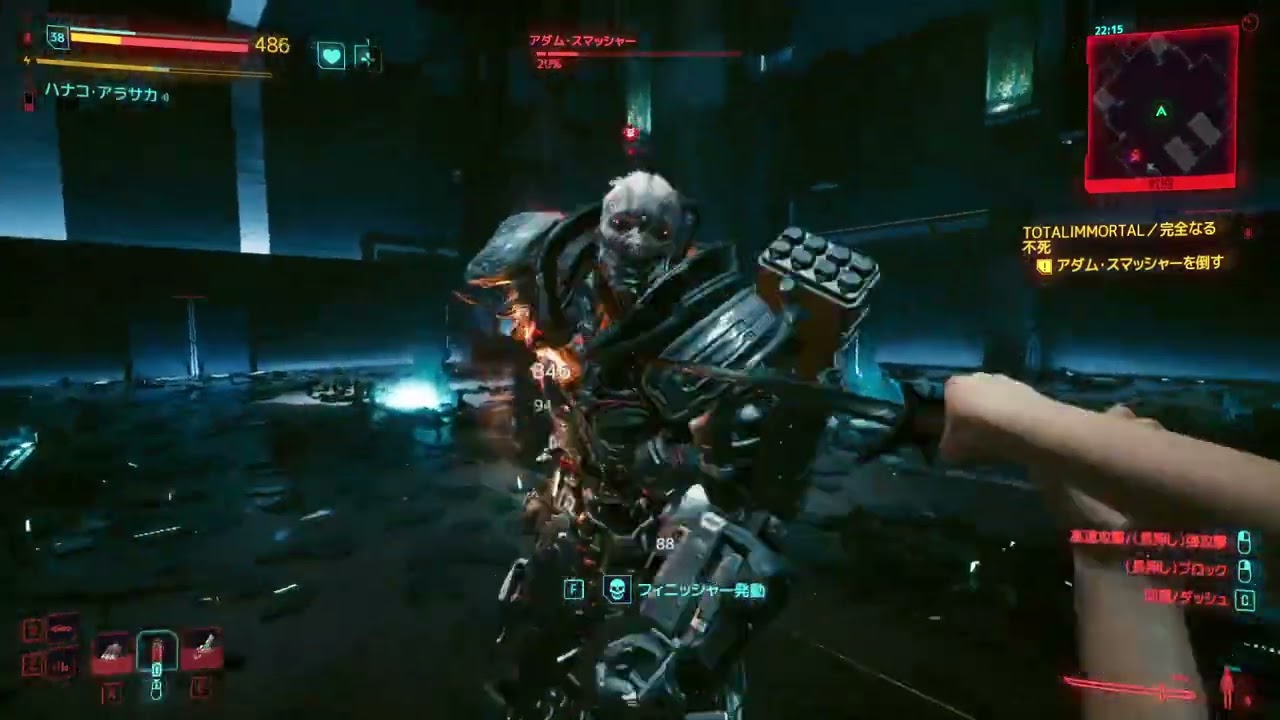Click the status buff icon beside the heart

coord(367,56)
